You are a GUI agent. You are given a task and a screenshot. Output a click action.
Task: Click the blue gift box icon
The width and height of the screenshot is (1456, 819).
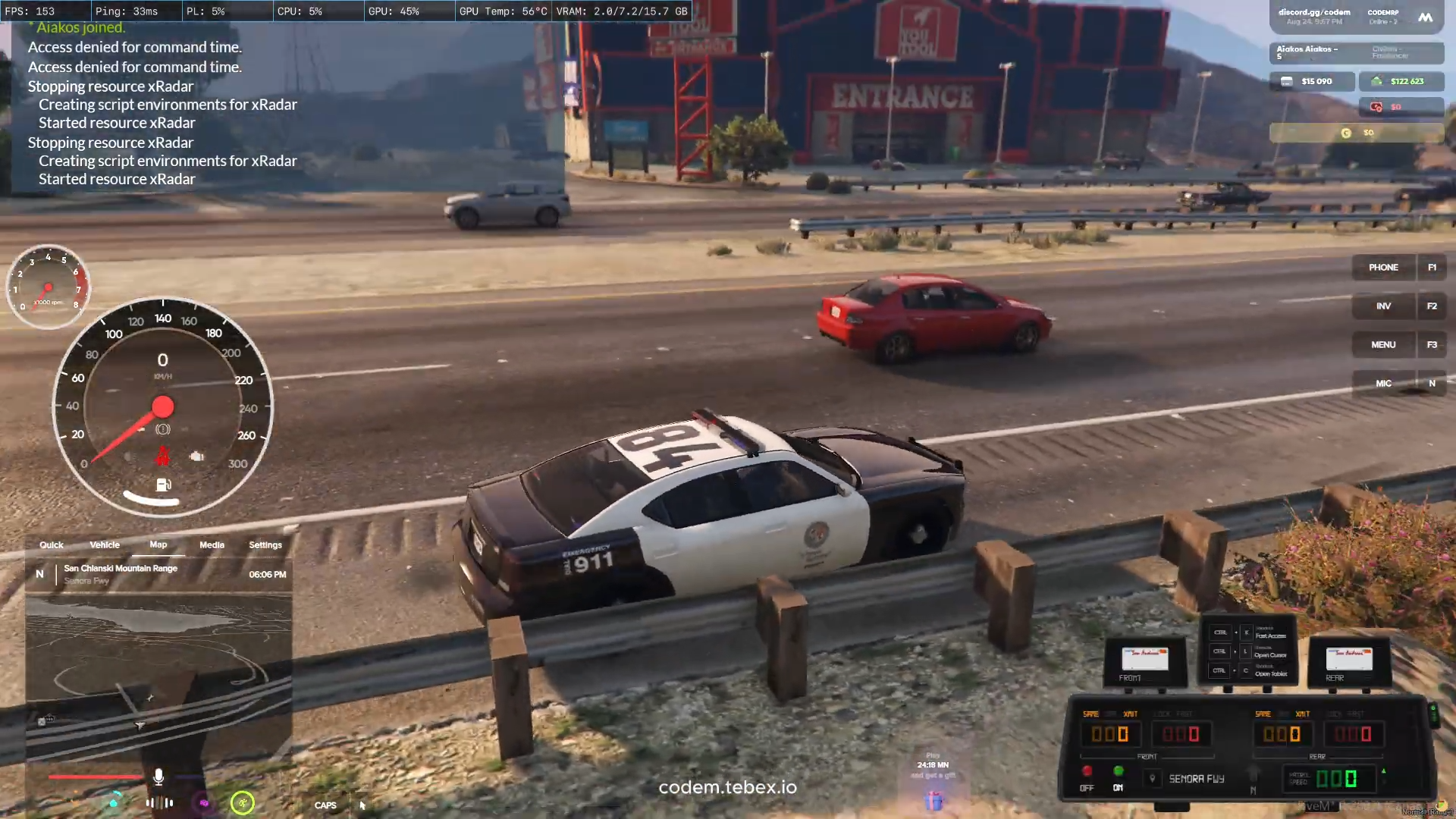(x=934, y=800)
